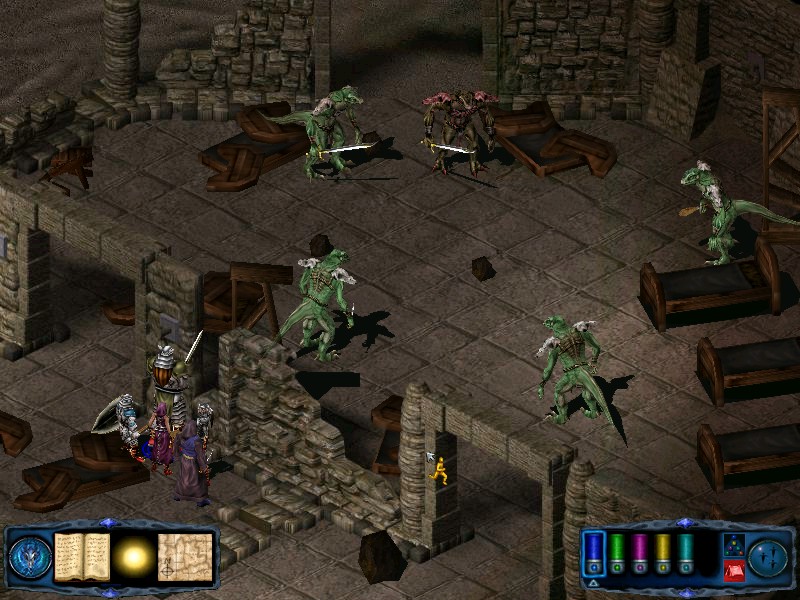The width and height of the screenshot is (800, 600).
Task: Open the journal book
Action: (x=82, y=555)
